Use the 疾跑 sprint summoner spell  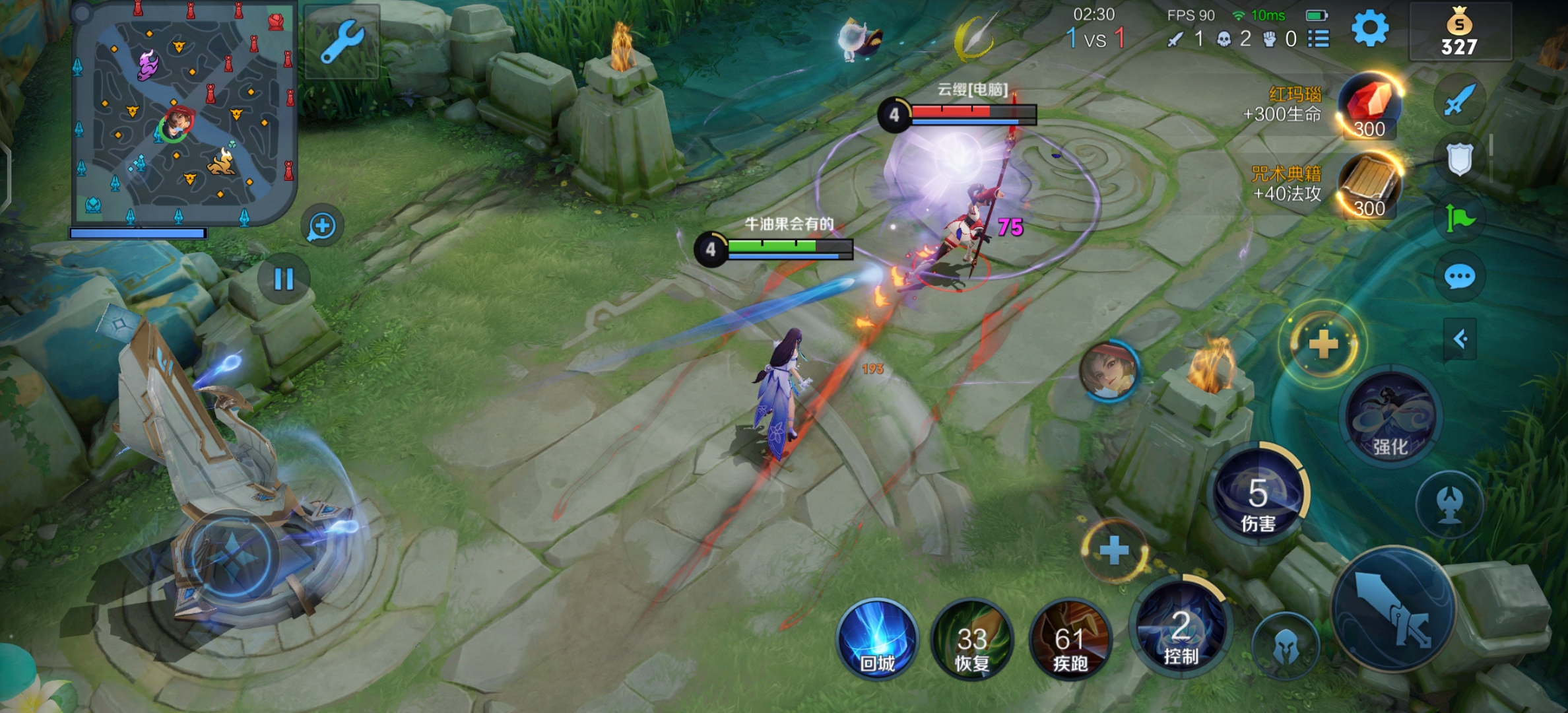[1070, 640]
